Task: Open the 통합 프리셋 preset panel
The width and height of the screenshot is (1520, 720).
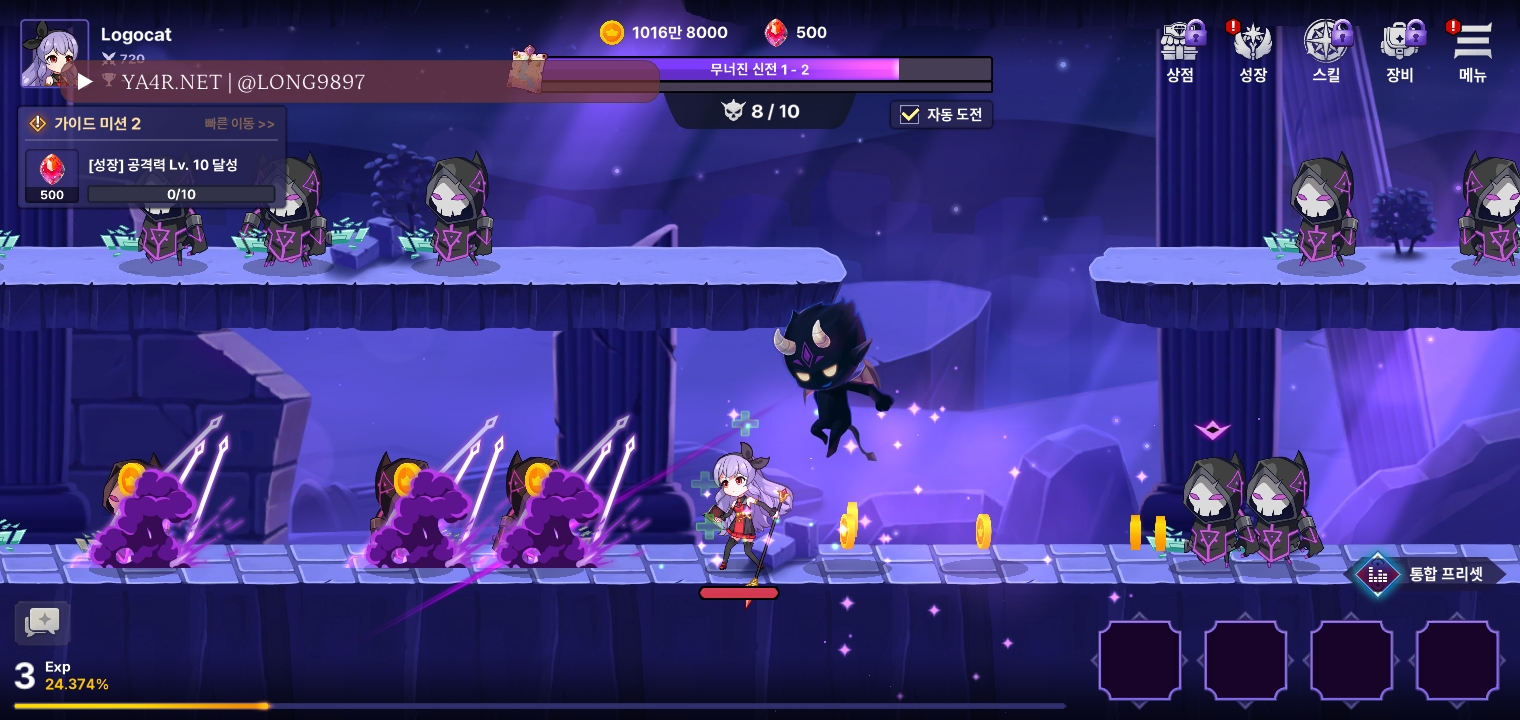Action: pyautogui.click(x=1430, y=574)
